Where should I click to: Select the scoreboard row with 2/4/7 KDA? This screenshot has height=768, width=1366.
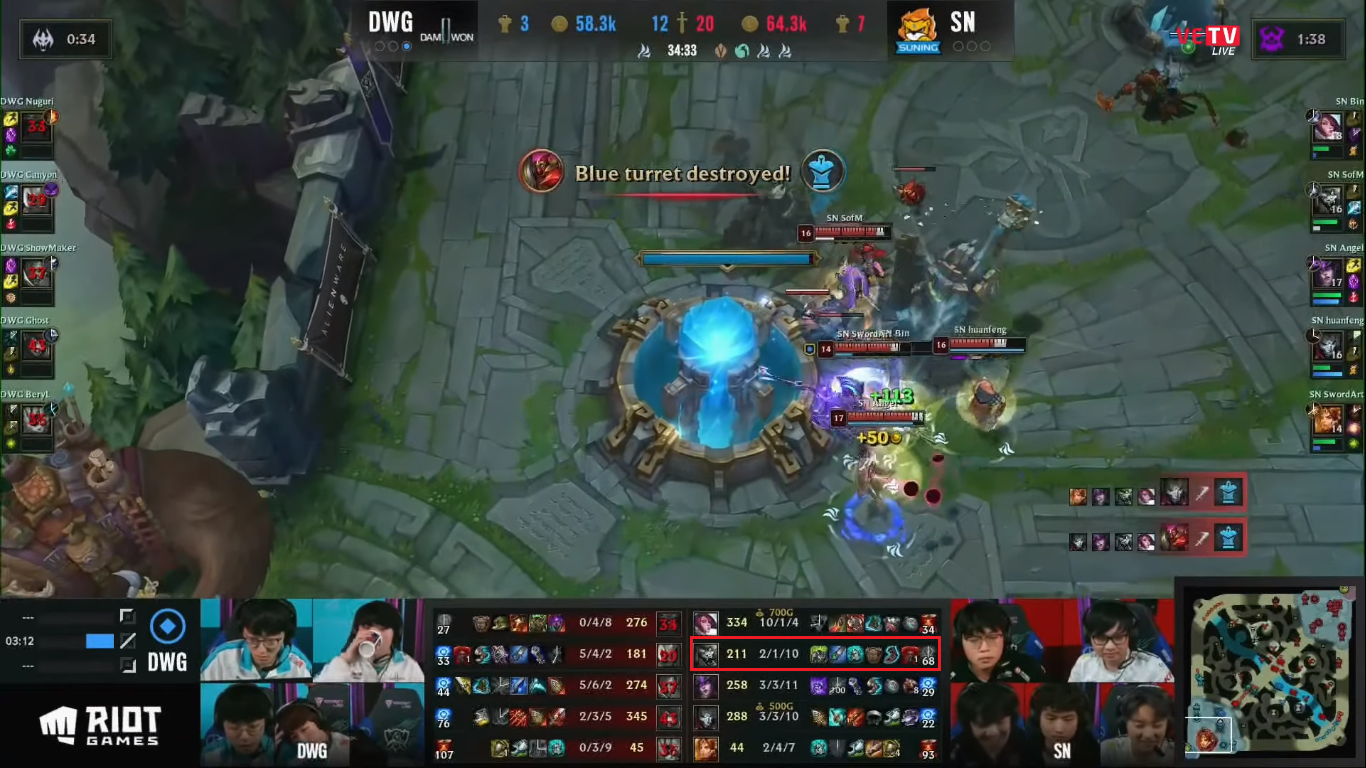[x=815, y=748]
